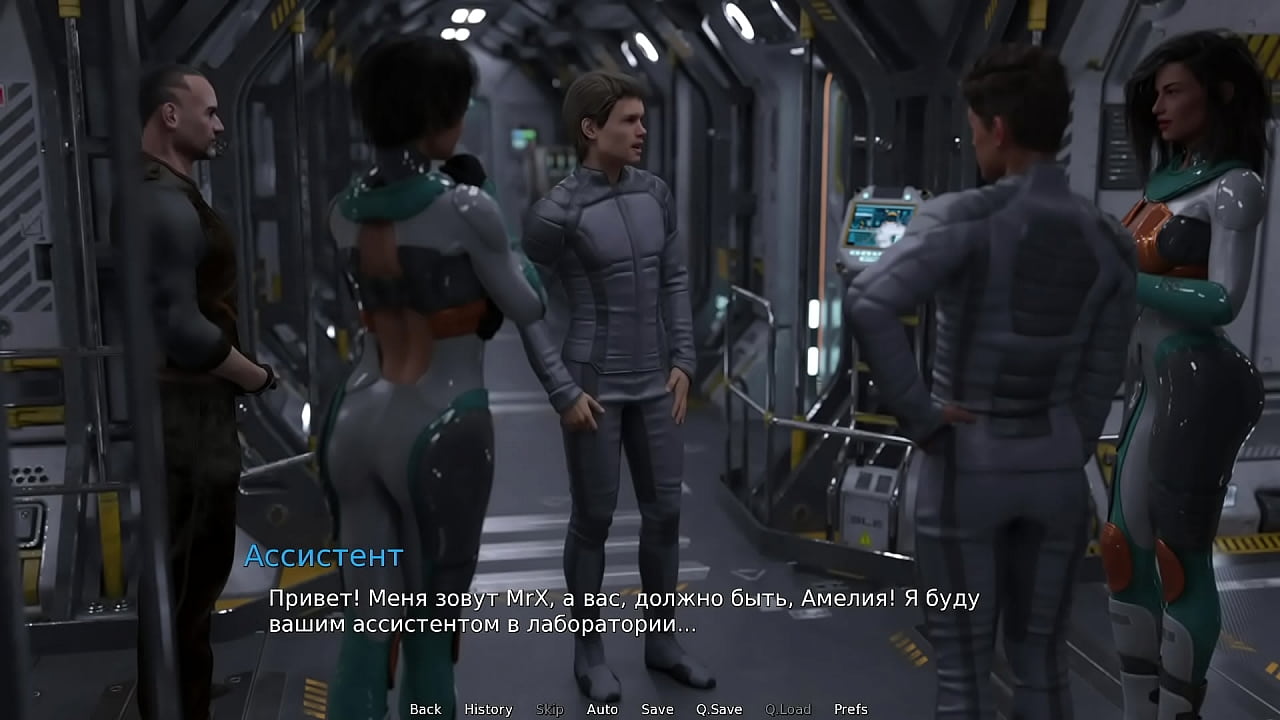Enable "Skip" mode in the quick menu
The width and height of the screenshot is (1280, 720).
(x=548, y=708)
